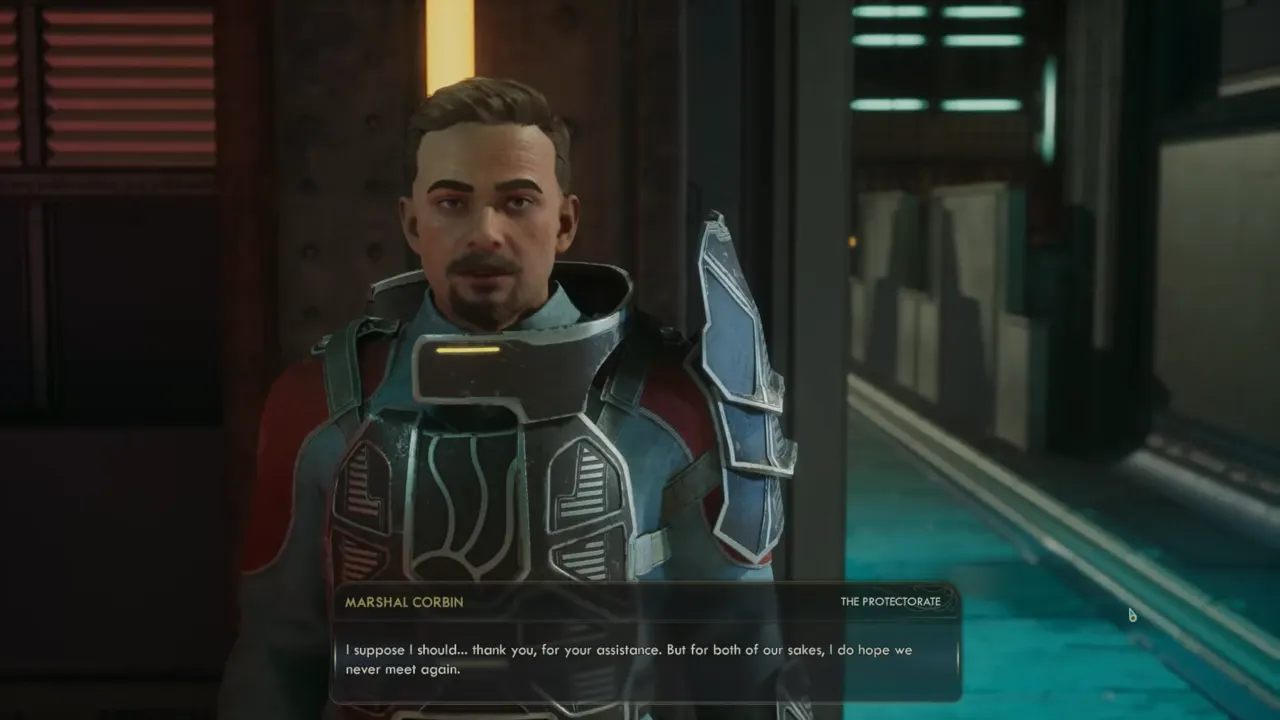The height and width of the screenshot is (720, 1280).
Task: Click the mouse cursor location on the teal floor
Action: 1131,614
